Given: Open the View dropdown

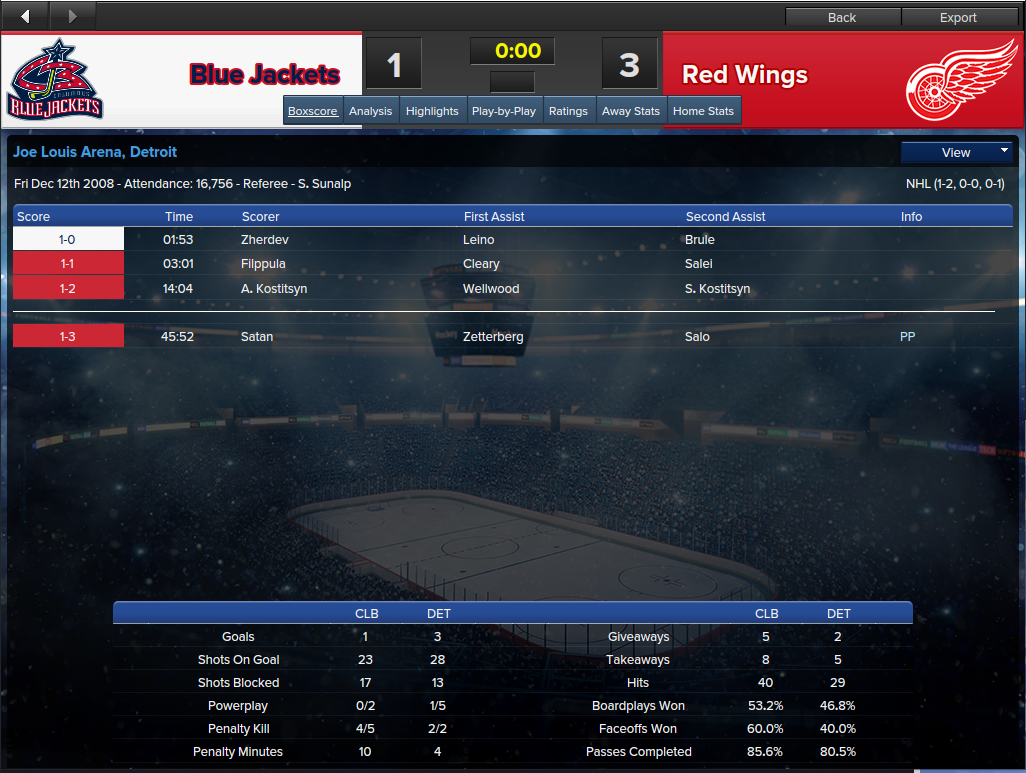Looking at the screenshot, I should click(x=957, y=152).
